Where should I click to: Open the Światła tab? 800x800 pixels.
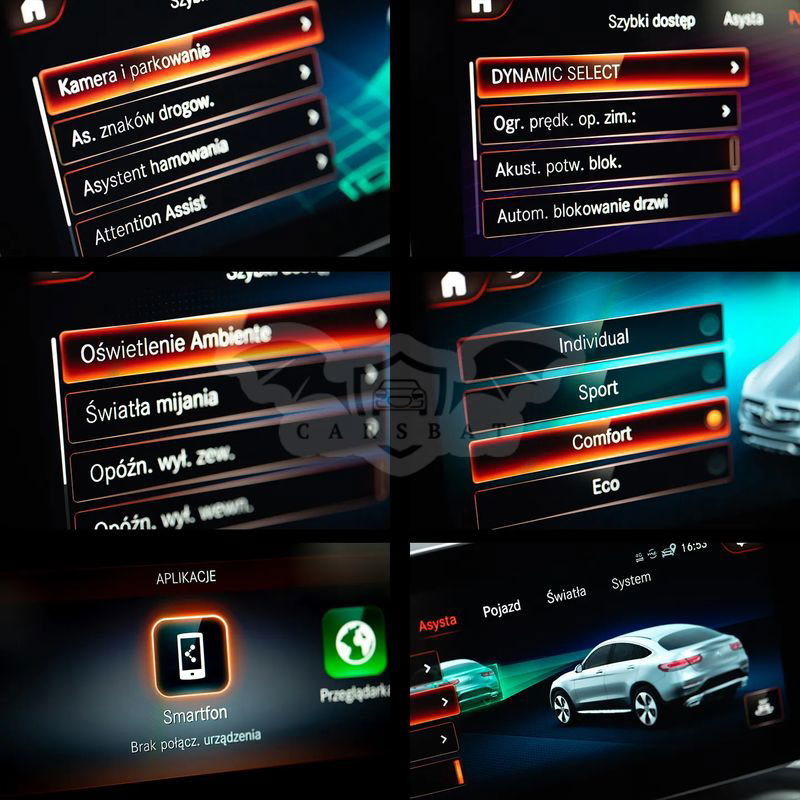click(x=566, y=595)
